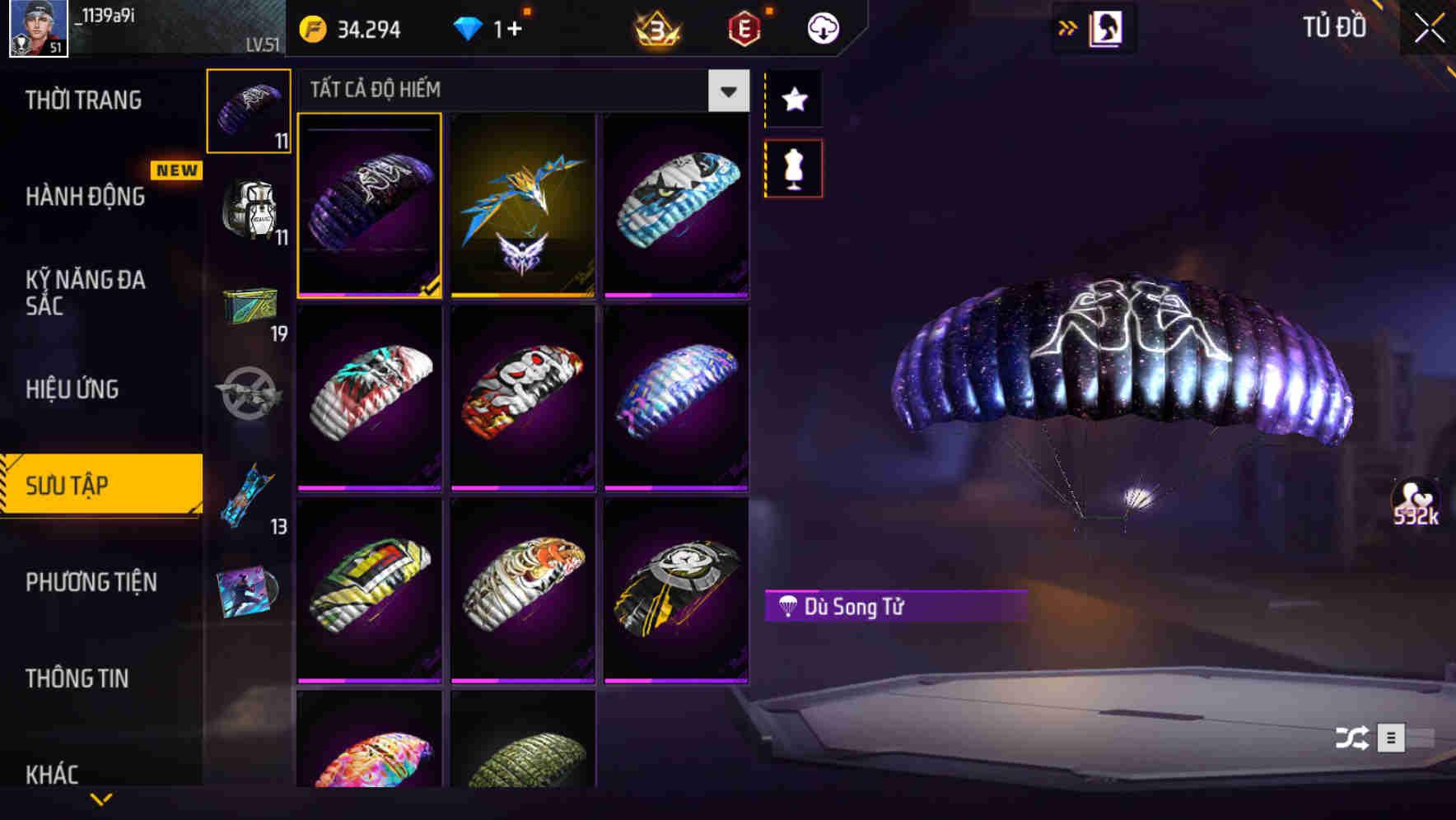Click the double arrow expander near top right
Viewport: 1456px width, 820px height.
tap(1068, 27)
